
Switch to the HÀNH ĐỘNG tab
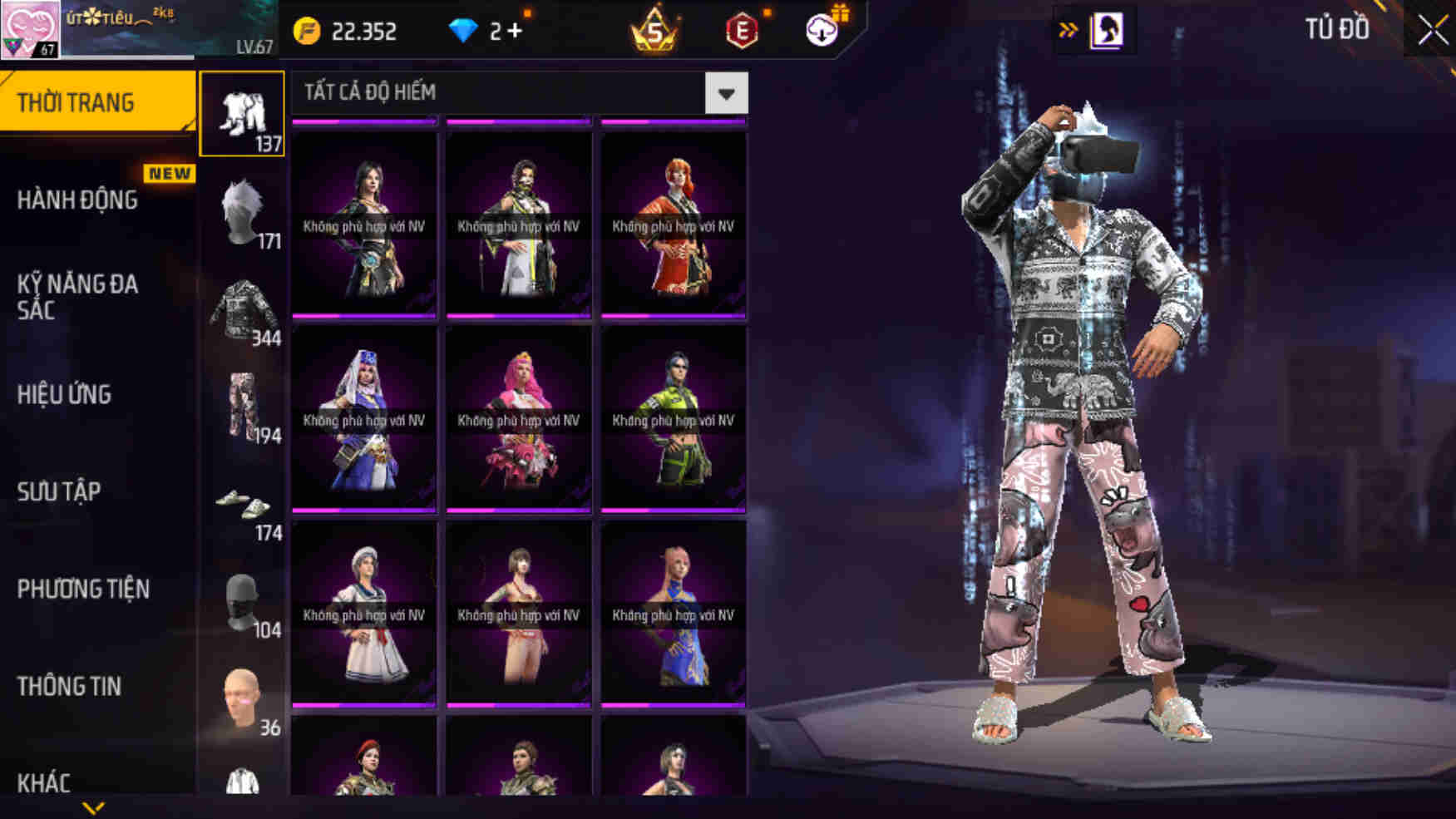click(79, 200)
